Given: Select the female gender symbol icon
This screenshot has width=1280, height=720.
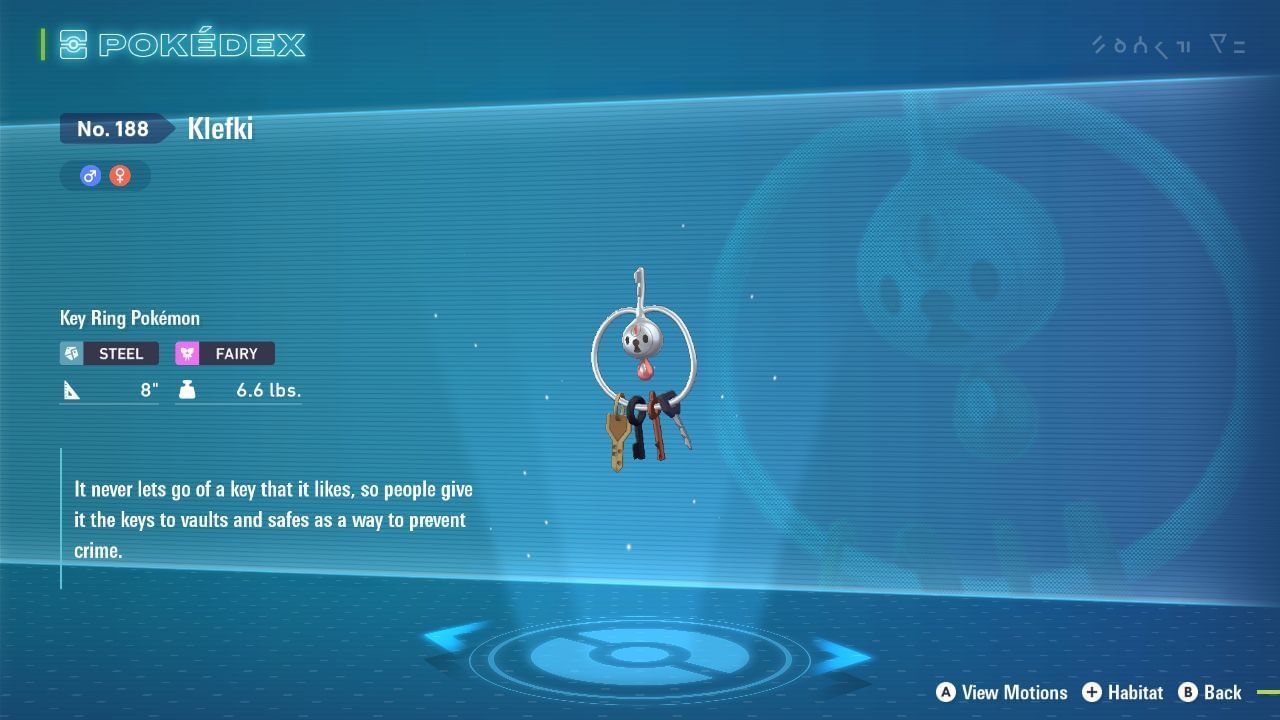Looking at the screenshot, I should tap(118, 175).
